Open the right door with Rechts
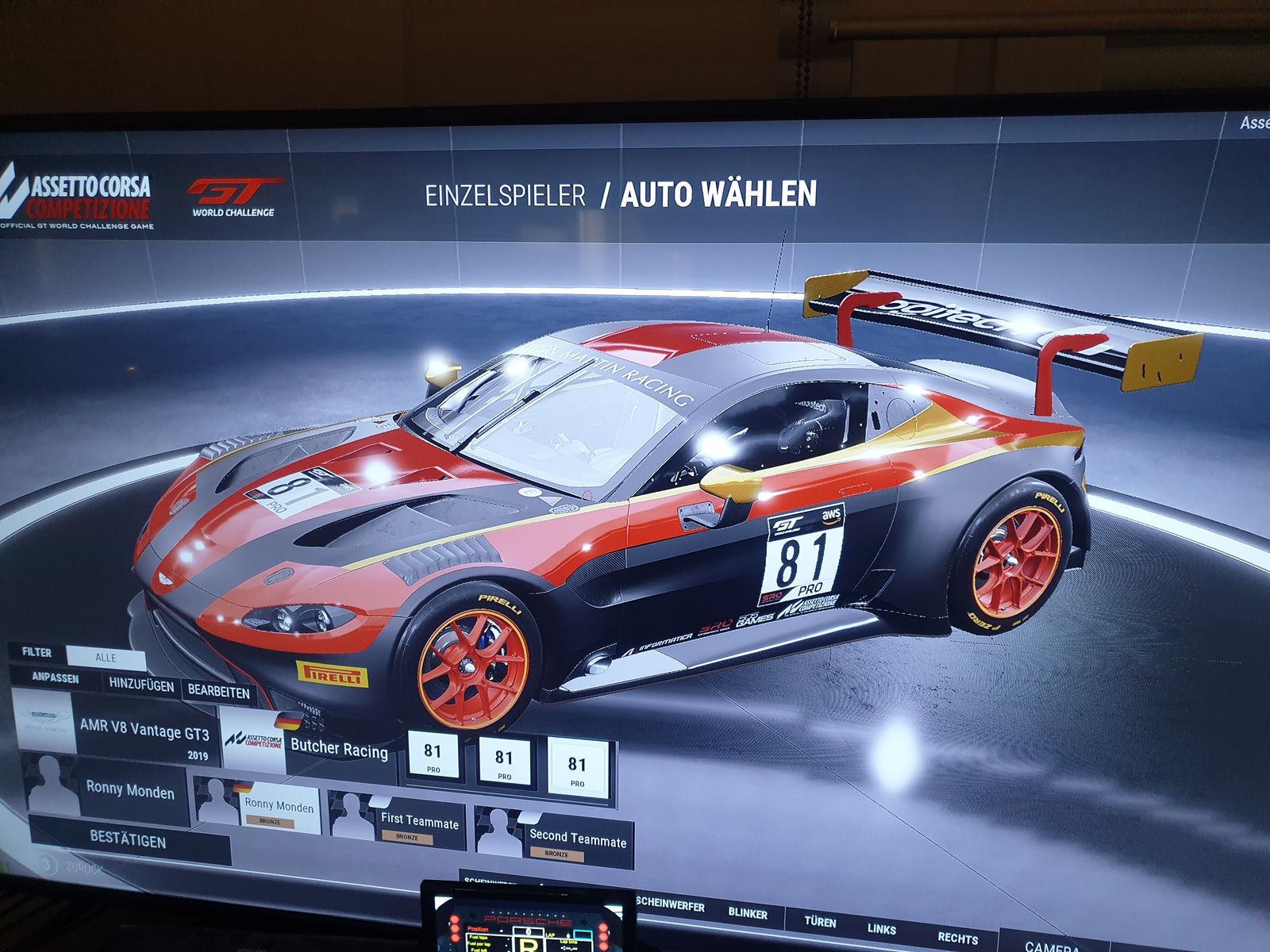This screenshot has width=1270, height=952. click(957, 939)
